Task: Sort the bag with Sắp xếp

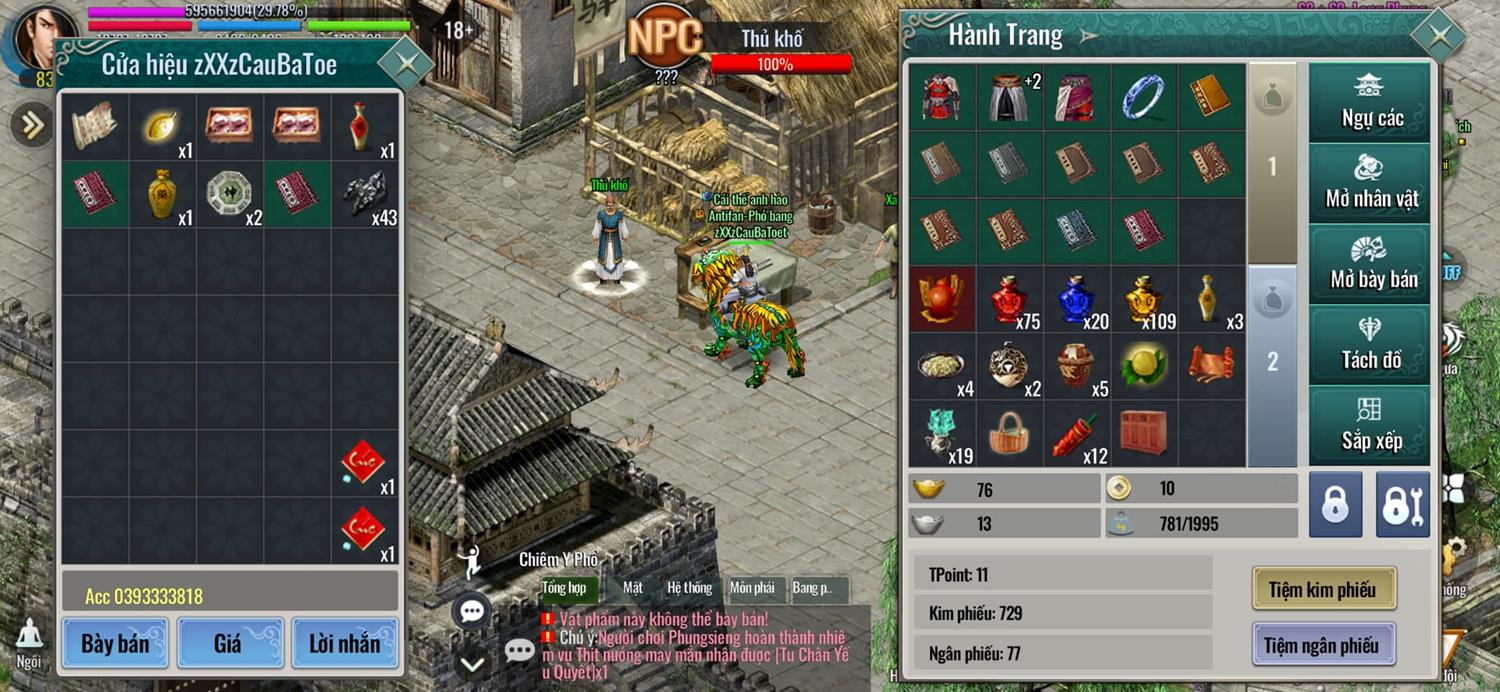Action: coord(1371,425)
